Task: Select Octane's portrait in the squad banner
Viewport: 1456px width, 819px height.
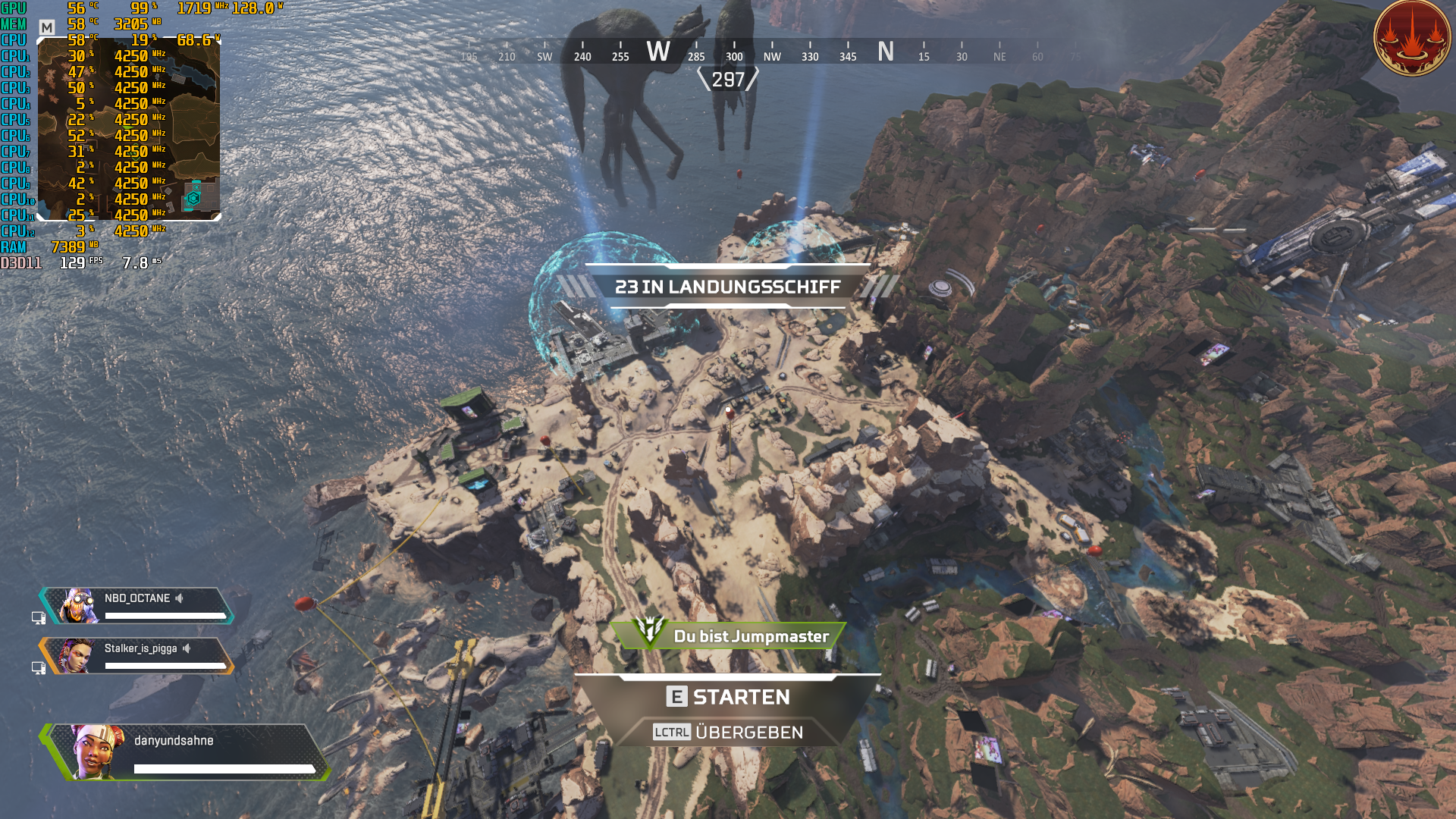Action: coord(78,607)
